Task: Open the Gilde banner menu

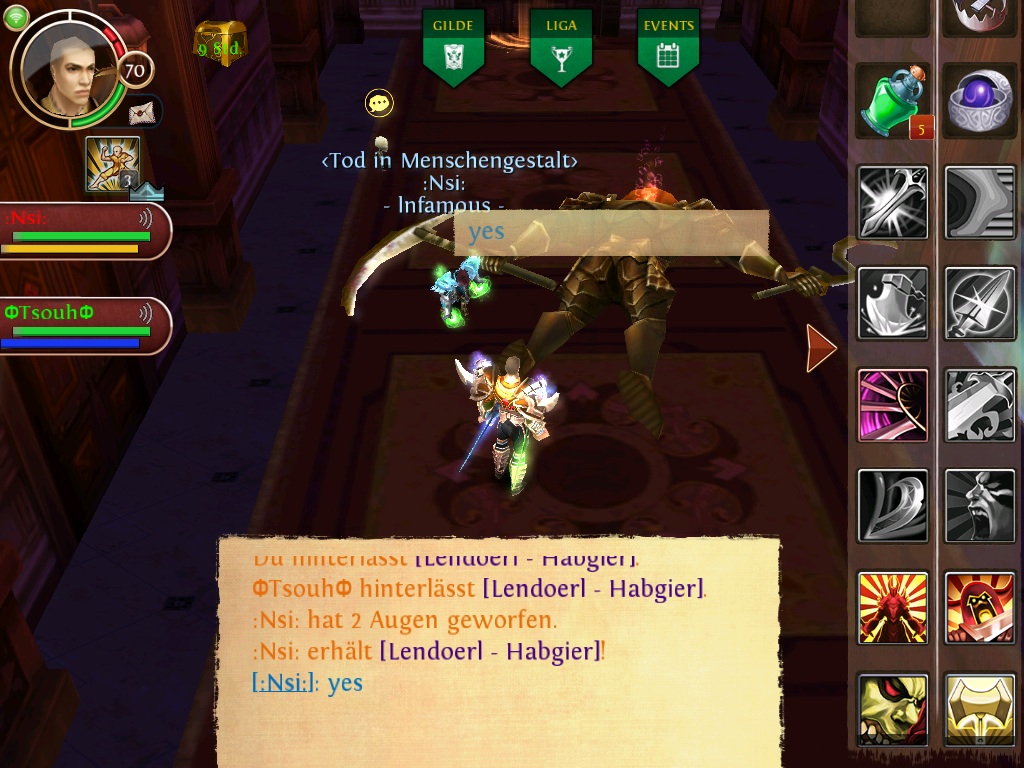Action: coord(453,46)
